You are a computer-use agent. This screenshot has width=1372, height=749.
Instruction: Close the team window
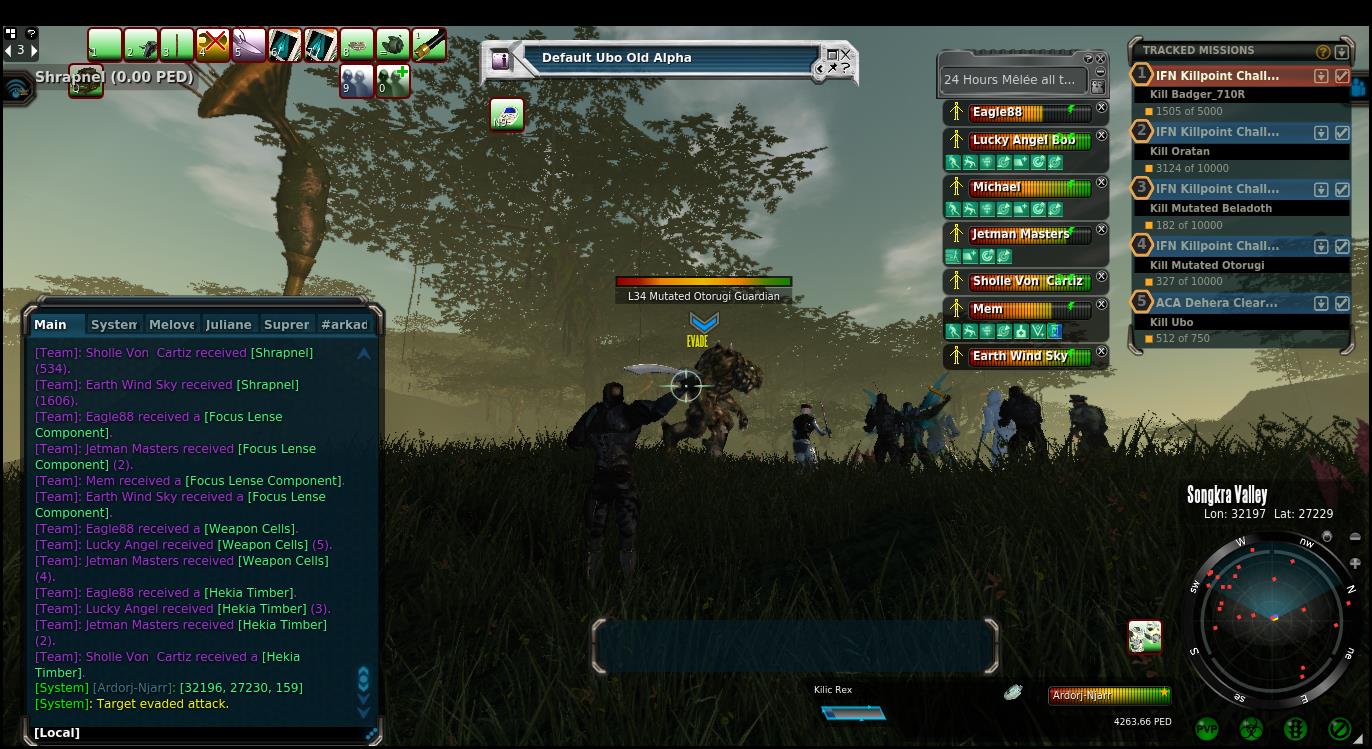1101,59
